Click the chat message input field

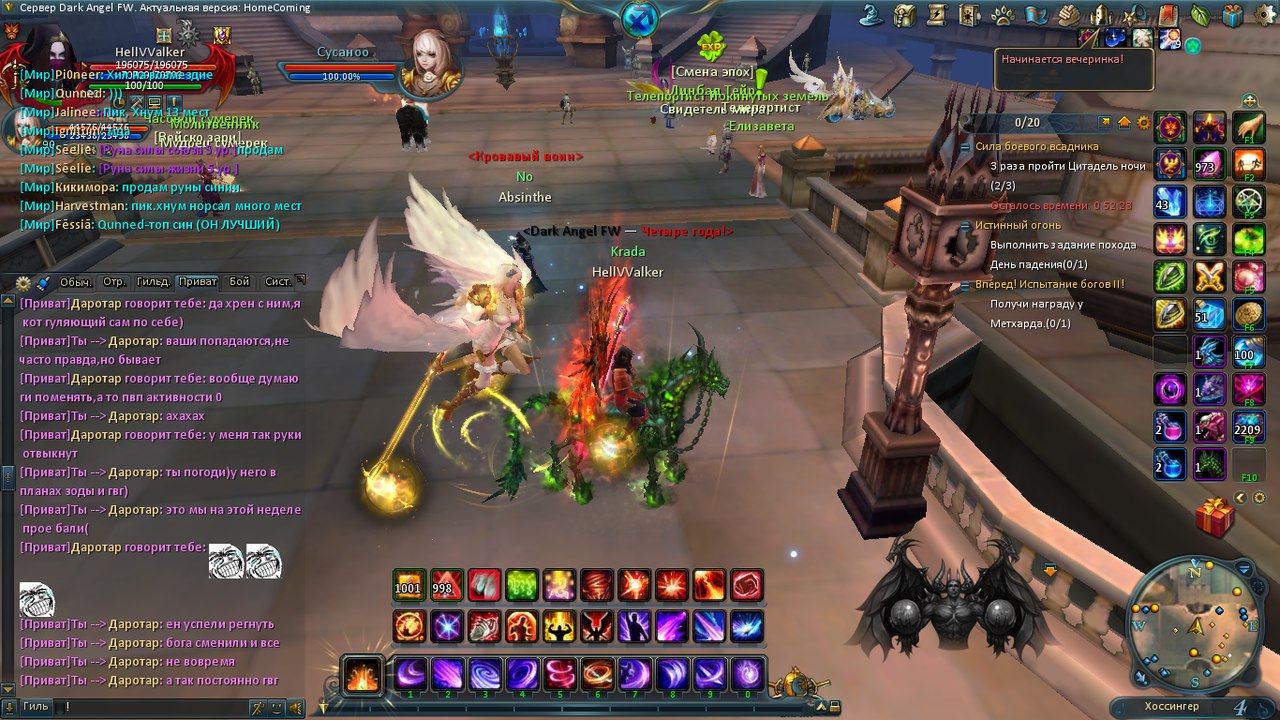pyautogui.click(x=150, y=707)
